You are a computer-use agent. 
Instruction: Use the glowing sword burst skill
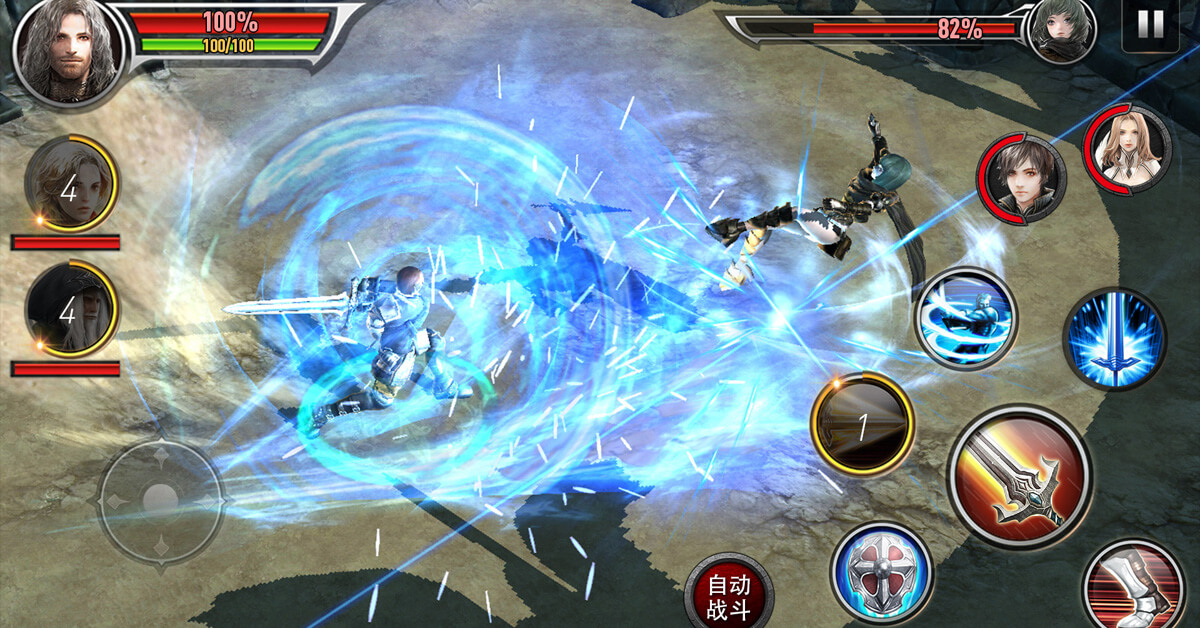pos(1114,338)
